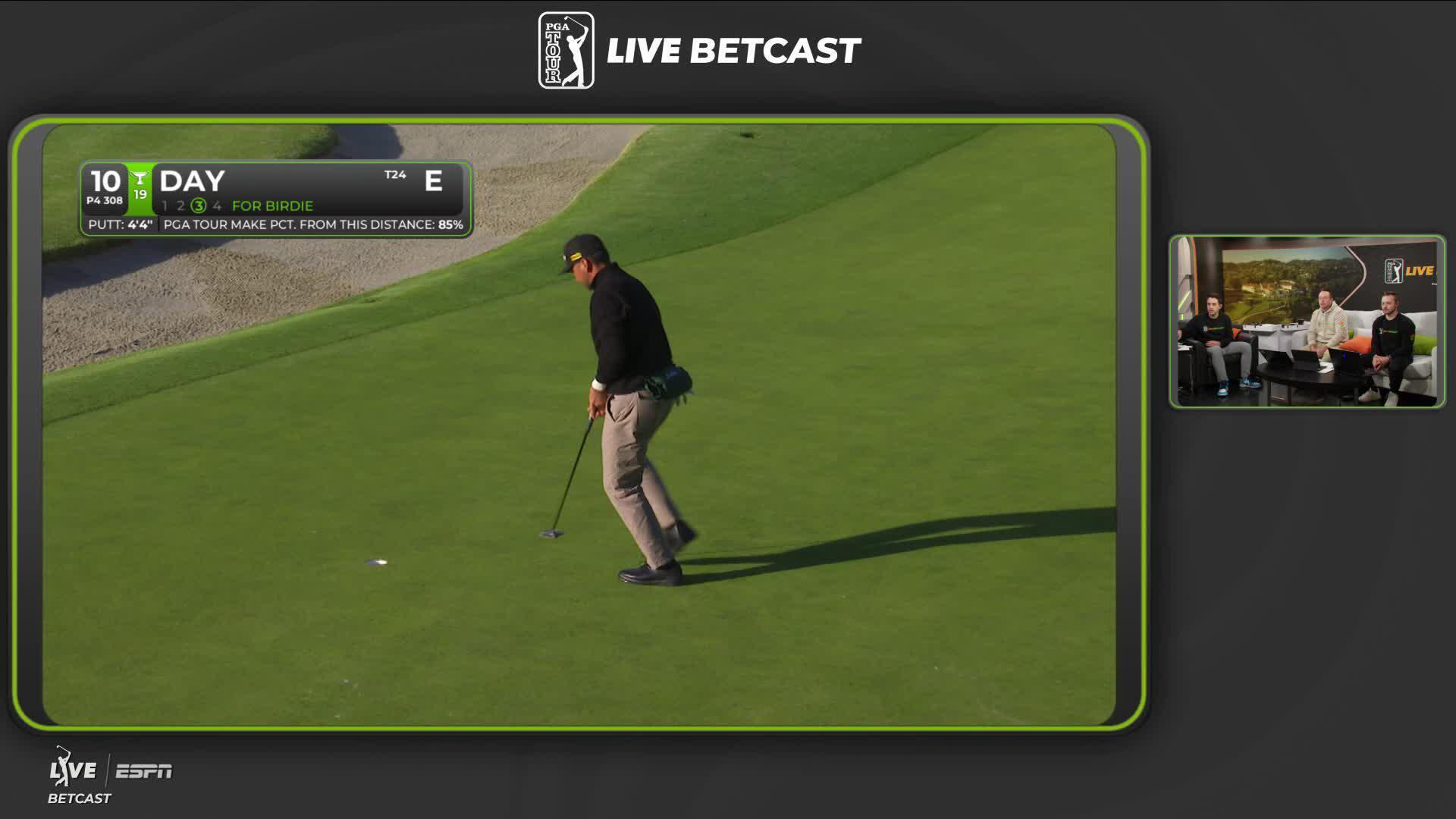Select the studio hosts picture-in-picture feed
Screen dimensions: 1456x819
(x=1307, y=322)
